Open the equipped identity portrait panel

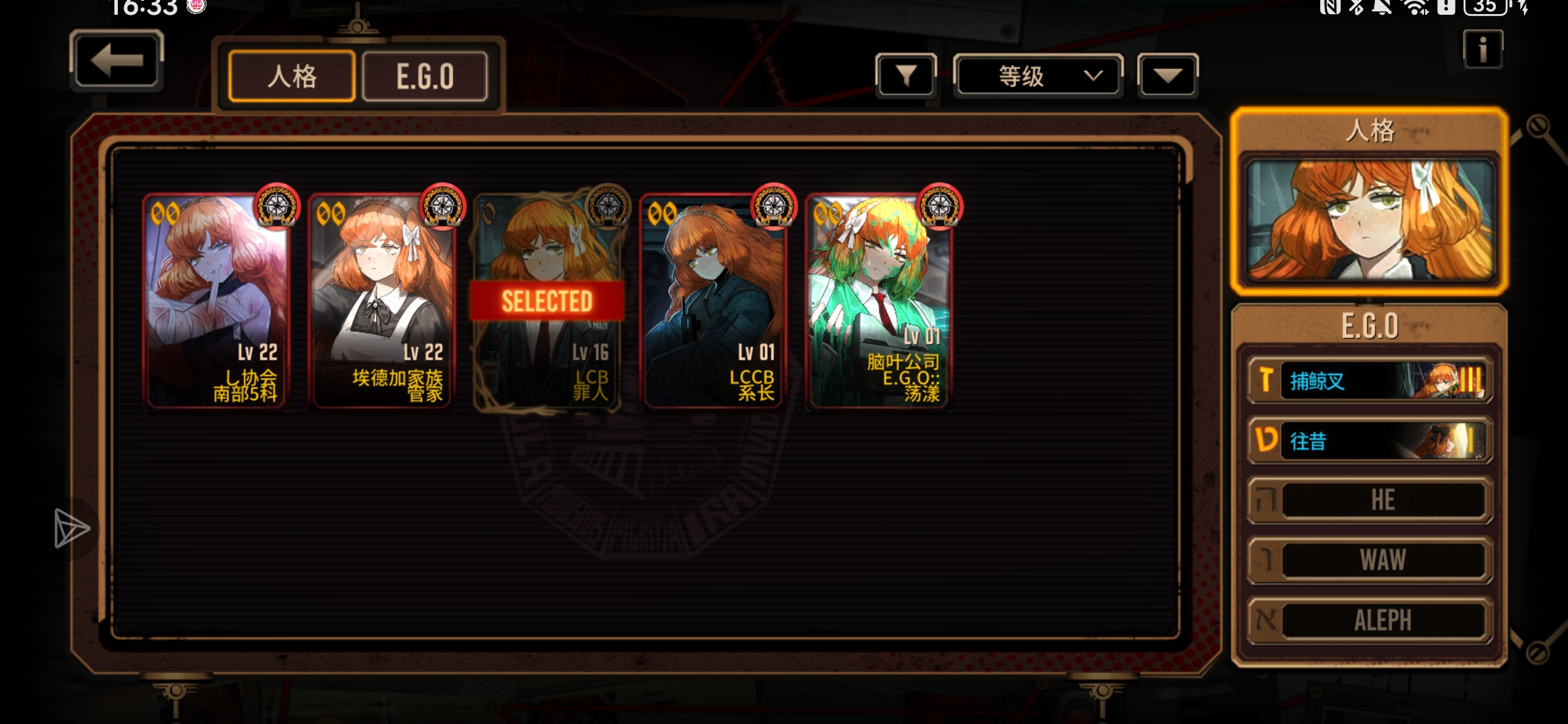(x=1369, y=220)
